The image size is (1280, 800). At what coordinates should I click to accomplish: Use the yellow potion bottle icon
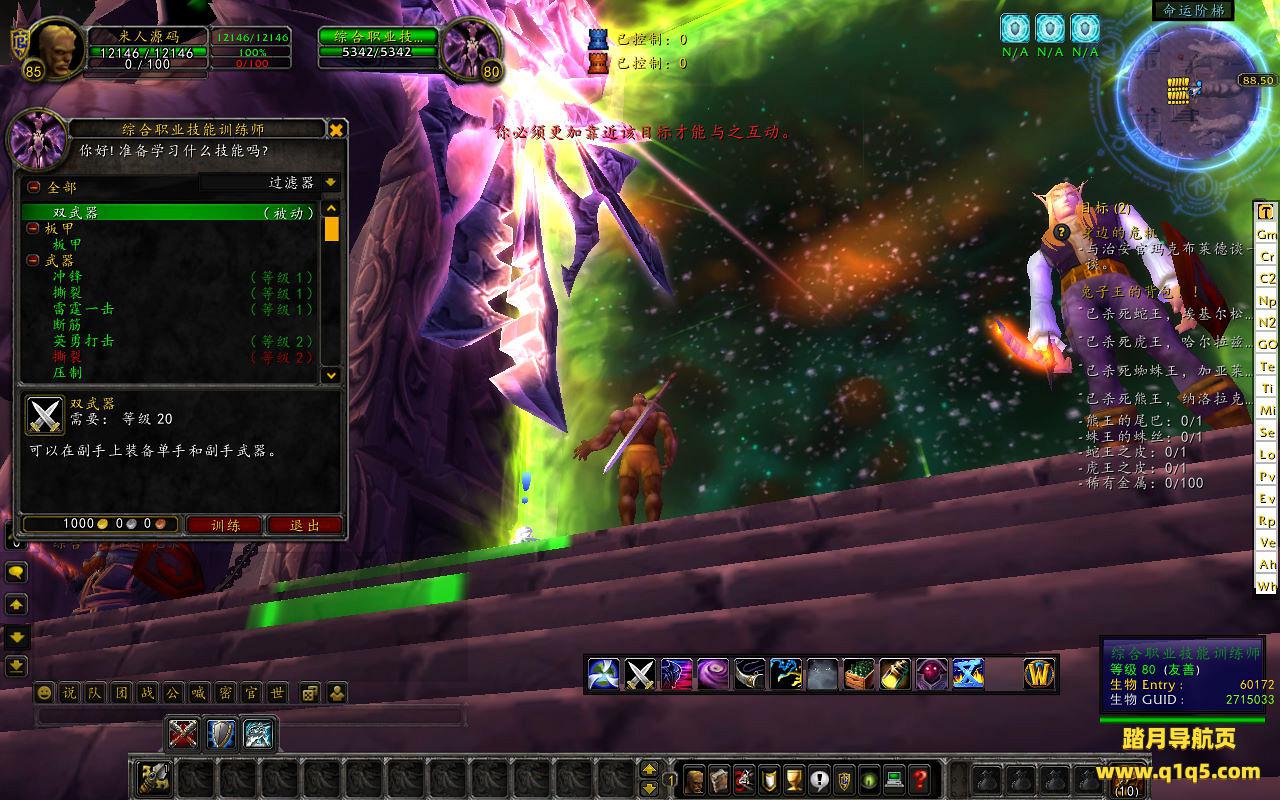tap(895, 673)
